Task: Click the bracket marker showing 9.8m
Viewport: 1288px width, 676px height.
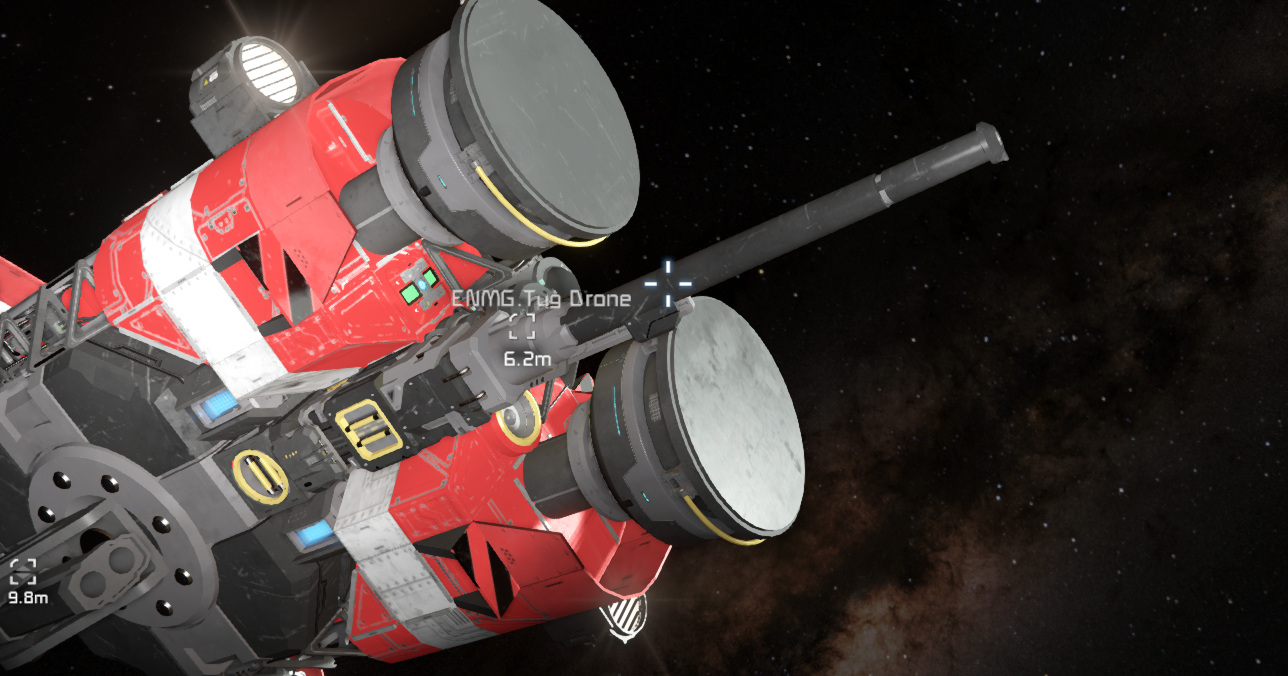Action: point(23,572)
